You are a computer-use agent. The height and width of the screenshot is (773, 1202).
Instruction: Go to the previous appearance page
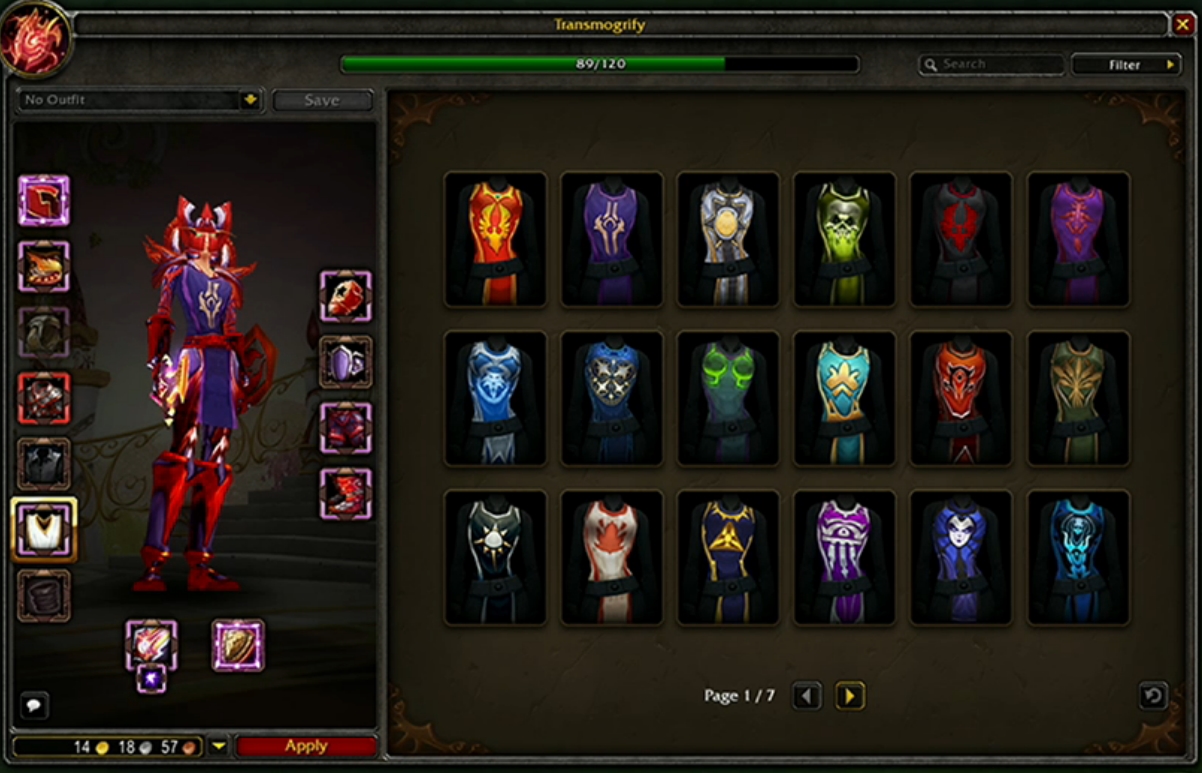tap(808, 695)
